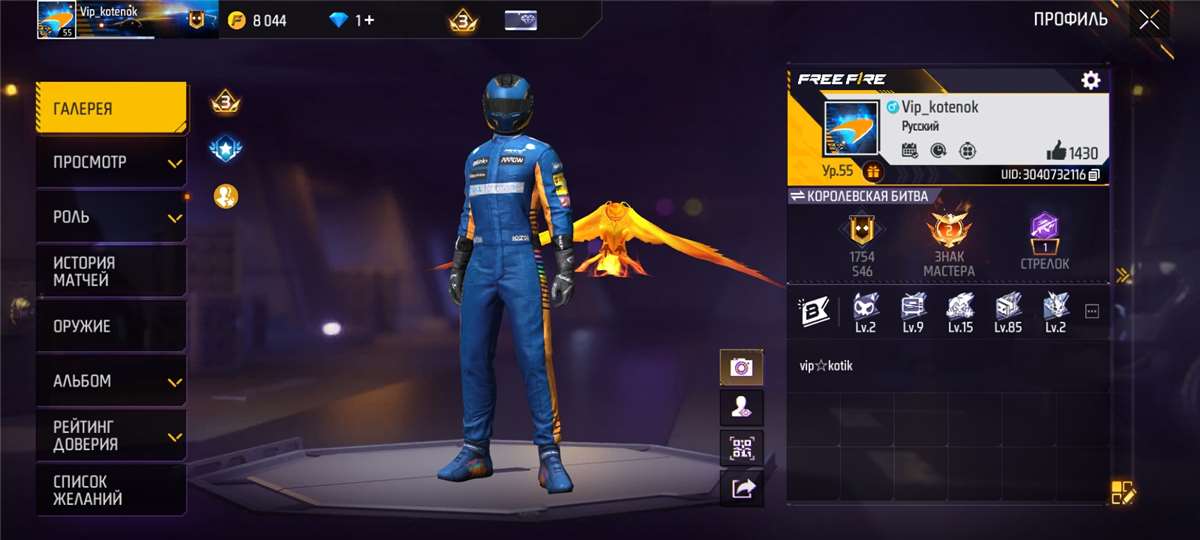The width and height of the screenshot is (1200, 540).
Task: Open the QR code button
Action: (741, 447)
